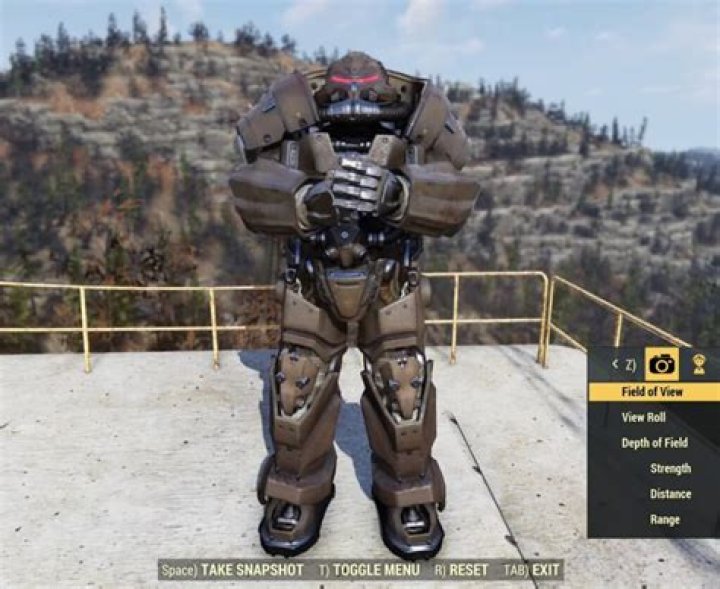This screenshot has height=589, width=720.
Task: Pick the Distance setting
Action: 670,494
